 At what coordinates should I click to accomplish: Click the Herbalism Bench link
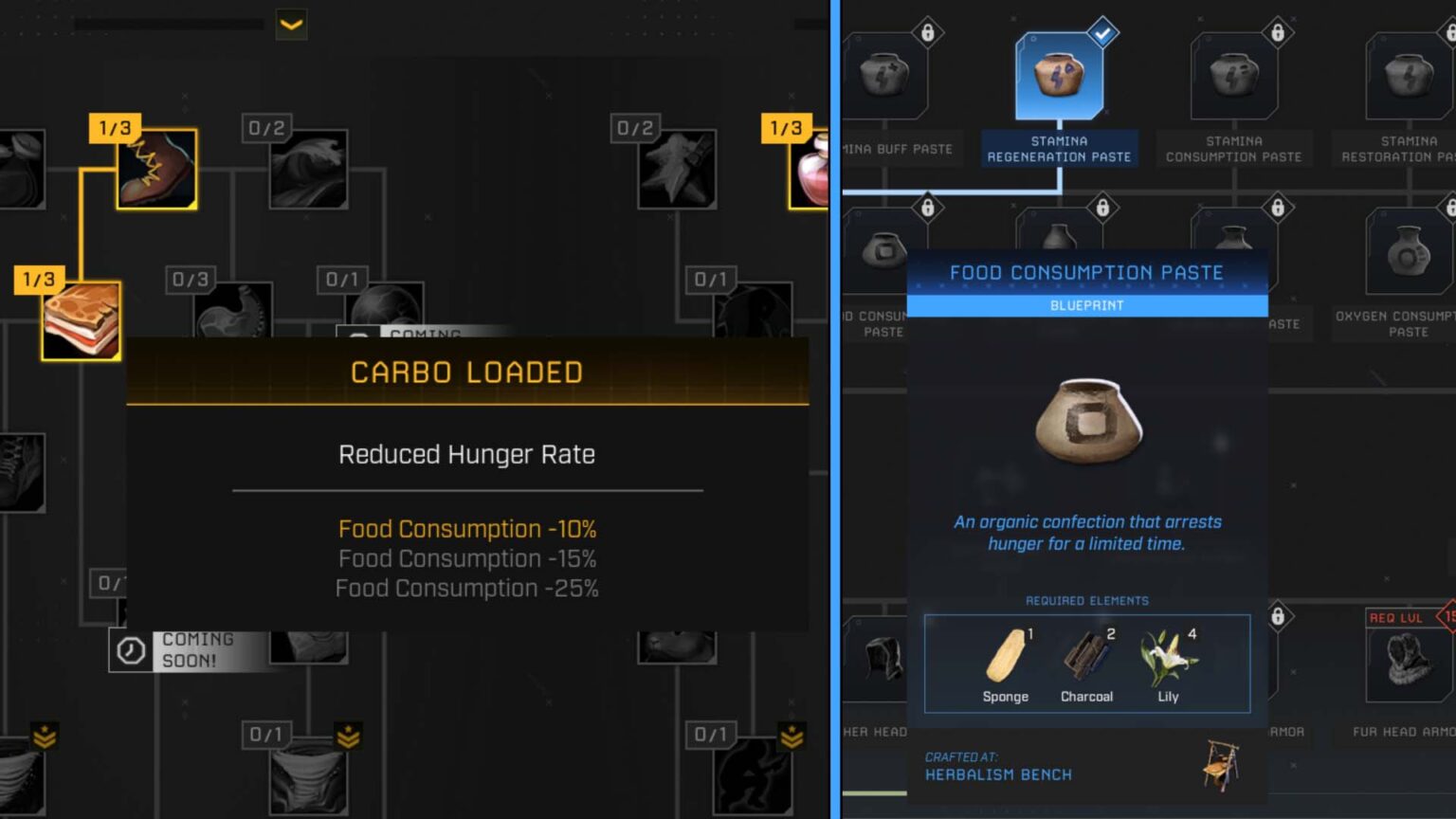(x=998, y=775)
